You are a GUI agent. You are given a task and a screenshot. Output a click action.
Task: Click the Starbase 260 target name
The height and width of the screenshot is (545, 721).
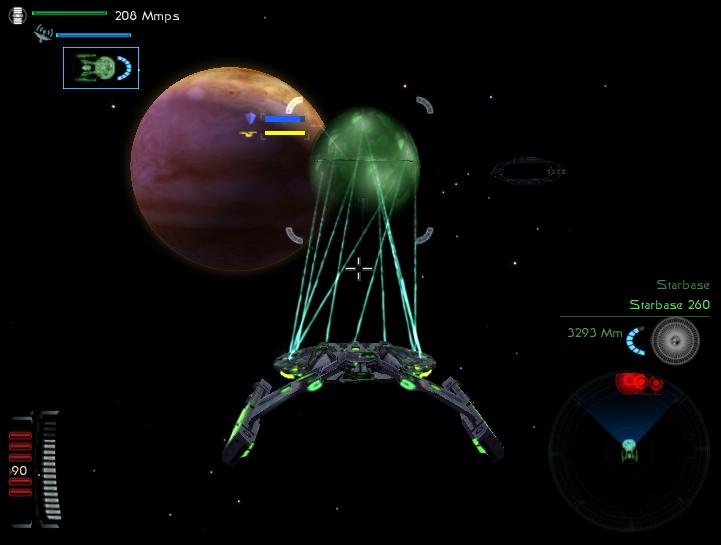[x=669, y=305]
